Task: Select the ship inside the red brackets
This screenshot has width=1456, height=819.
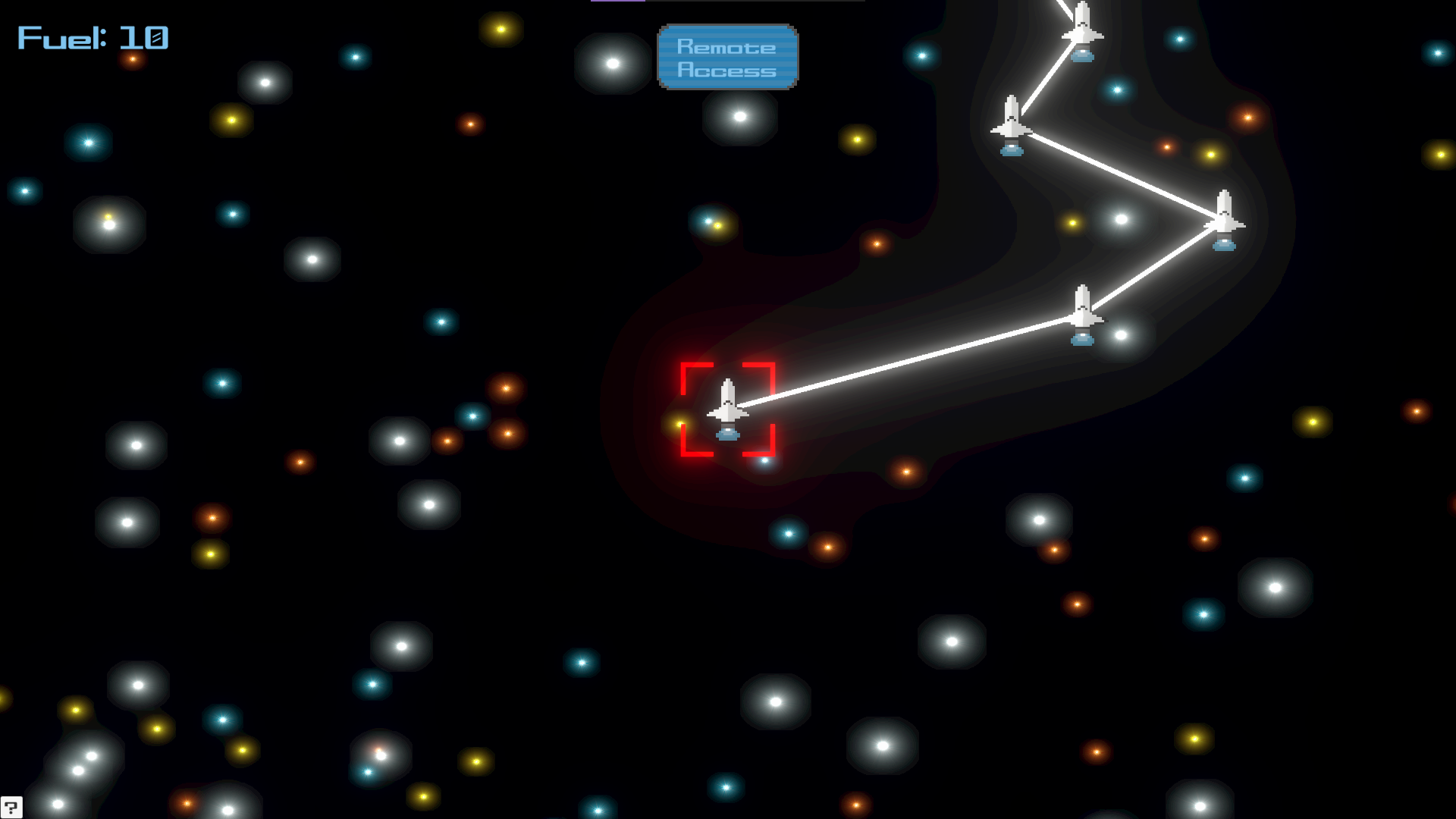Action: (x=727, y=409)
